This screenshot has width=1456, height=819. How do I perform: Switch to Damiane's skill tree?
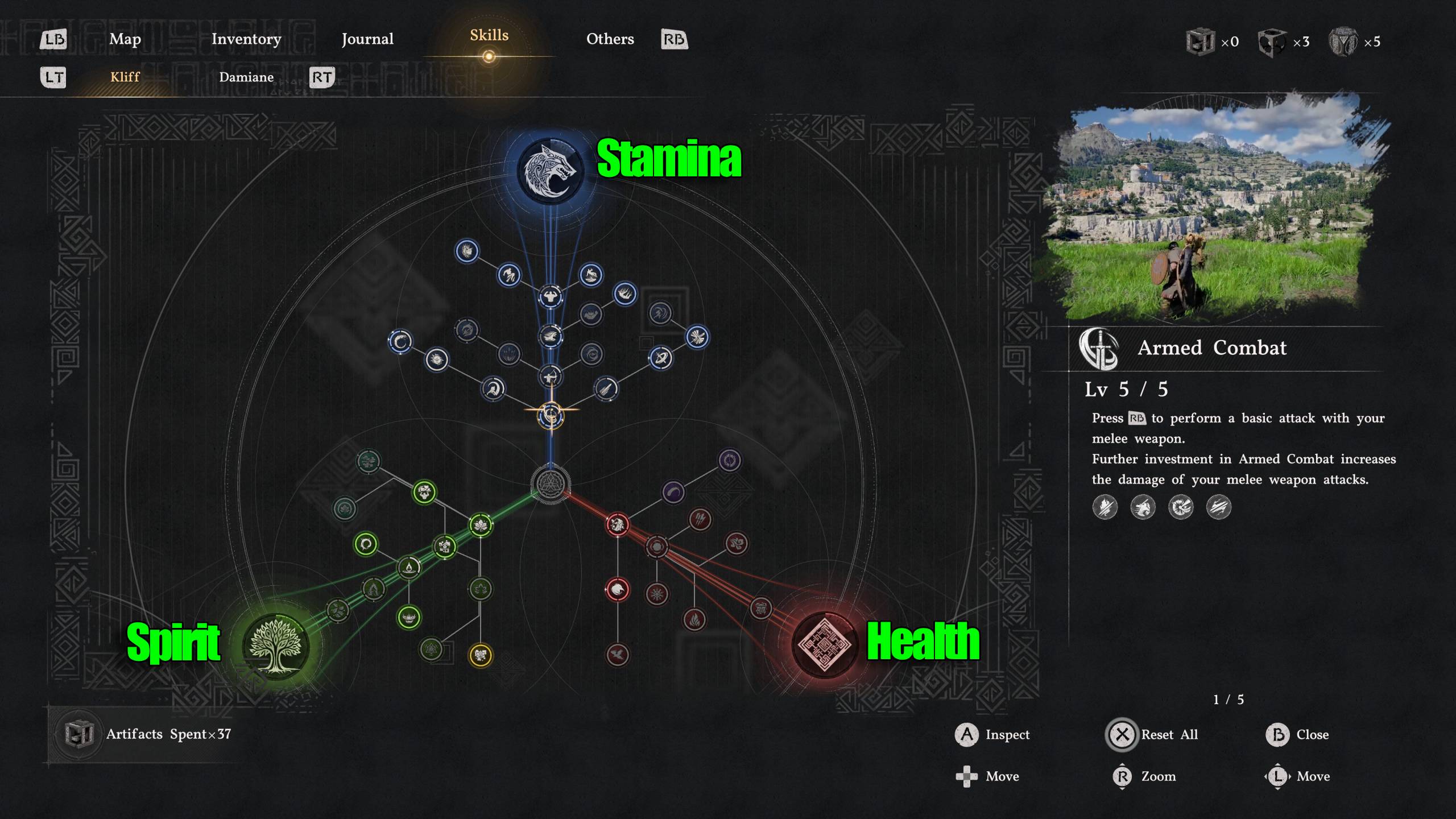click(x=247, y=77)
